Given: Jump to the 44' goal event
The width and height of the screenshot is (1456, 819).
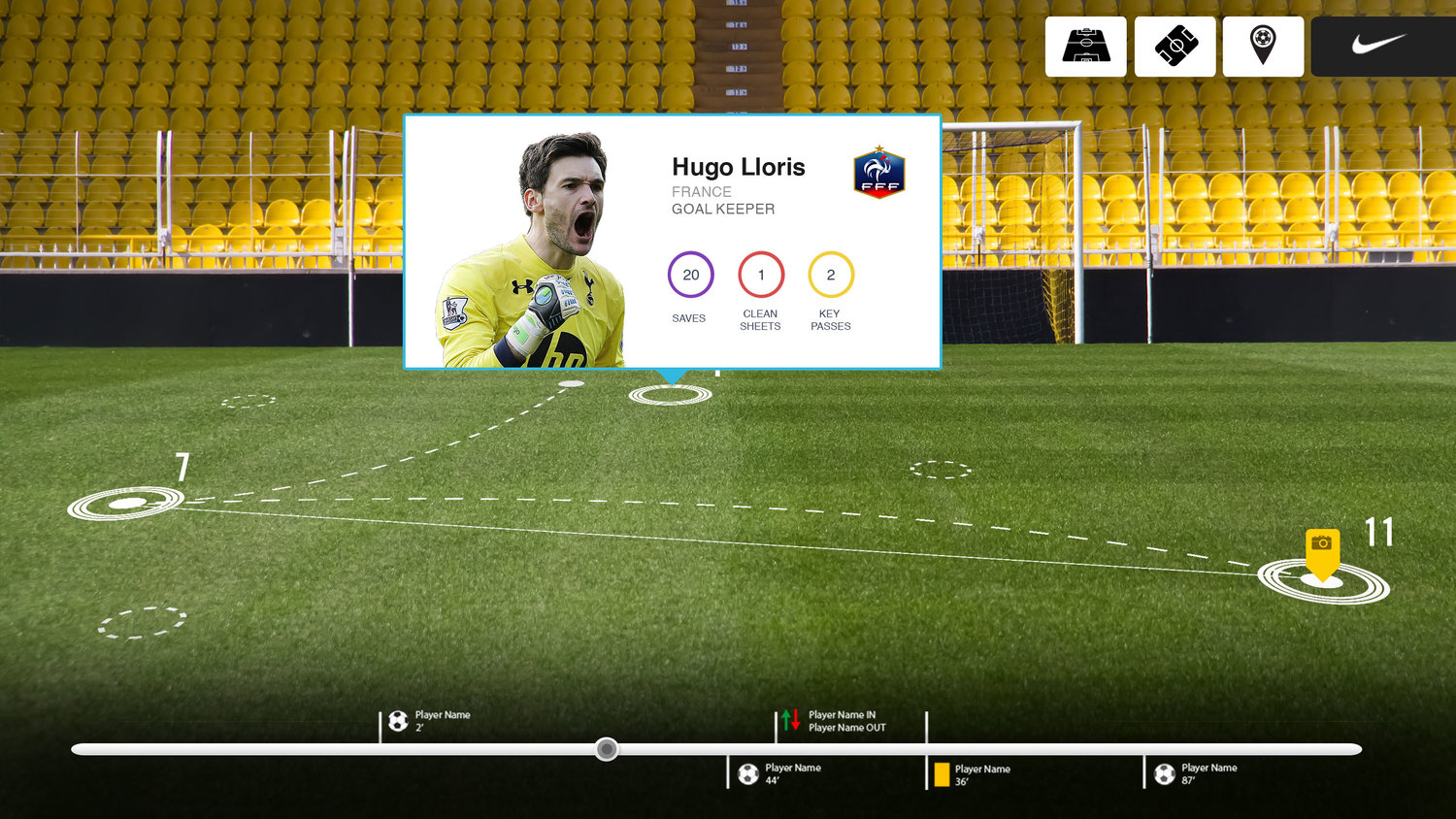Looking at the screenshot, I should tap(748, 773).
